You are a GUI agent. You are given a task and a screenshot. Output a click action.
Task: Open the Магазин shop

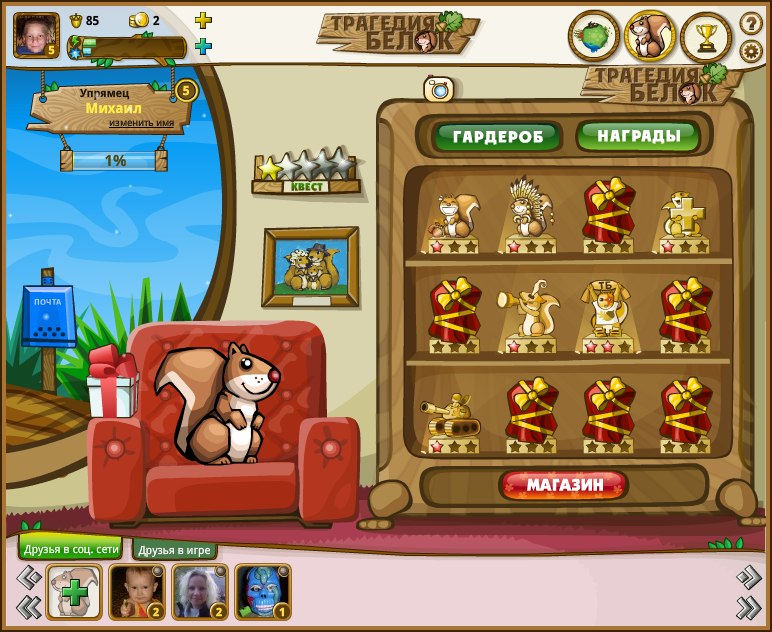pos(564,486)
